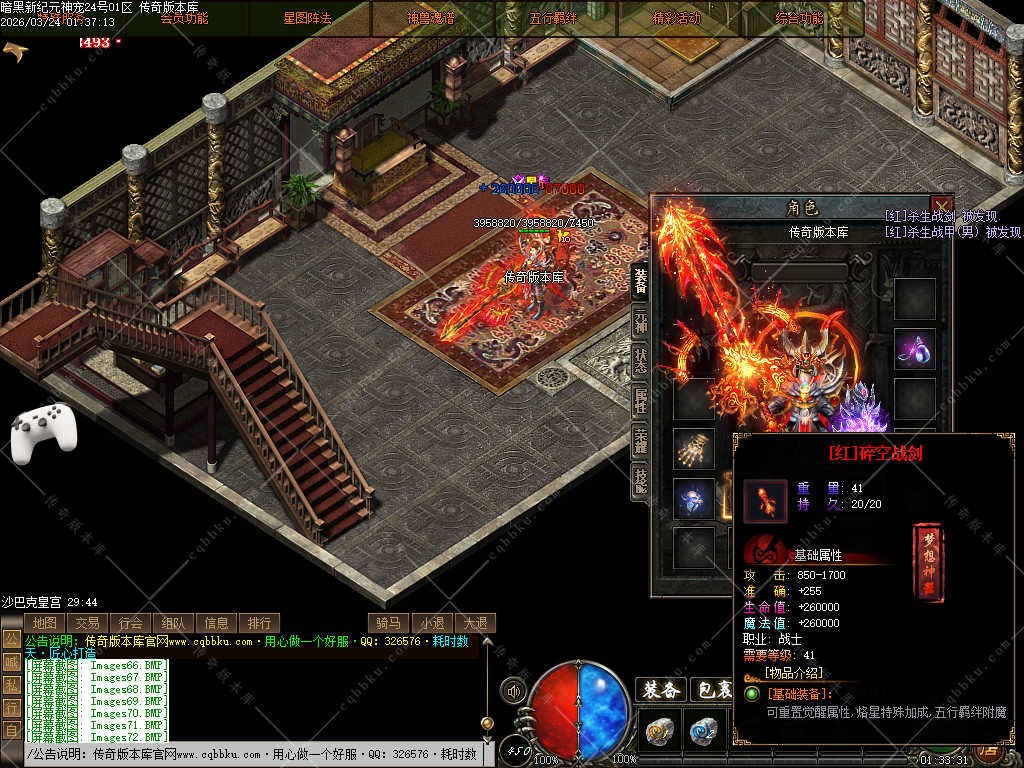Viewport: 1024px width, 768px height.
Task: Toggle the sound speaker icon
Action: [515, 690]
